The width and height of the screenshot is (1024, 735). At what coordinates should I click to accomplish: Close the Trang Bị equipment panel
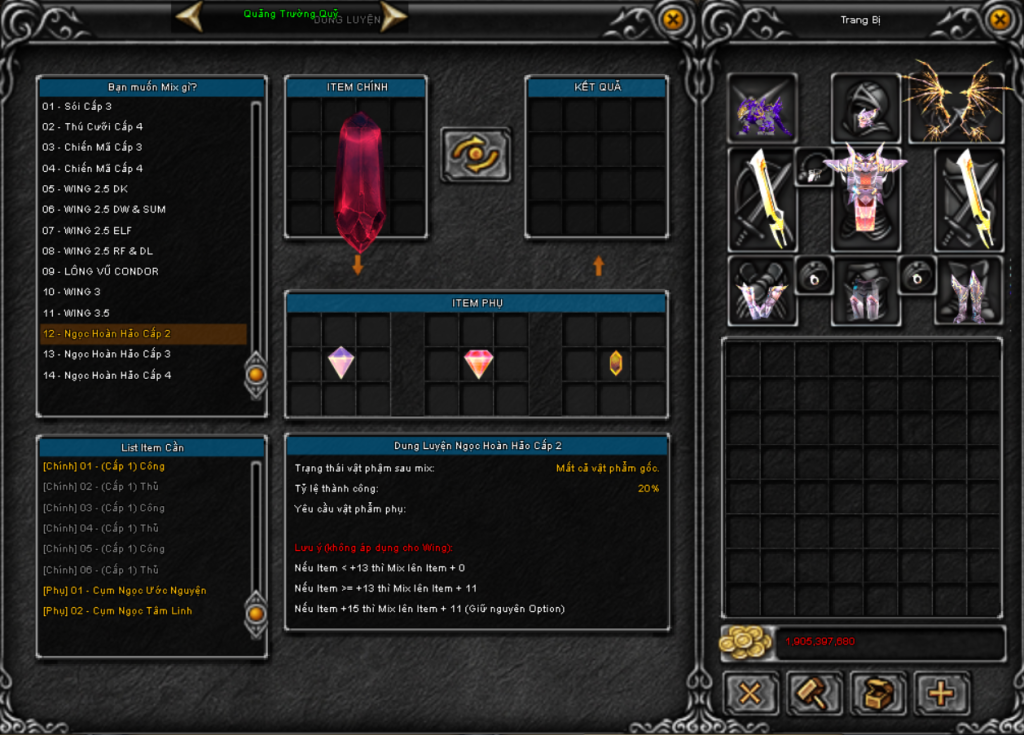click(x=999, y=18)
